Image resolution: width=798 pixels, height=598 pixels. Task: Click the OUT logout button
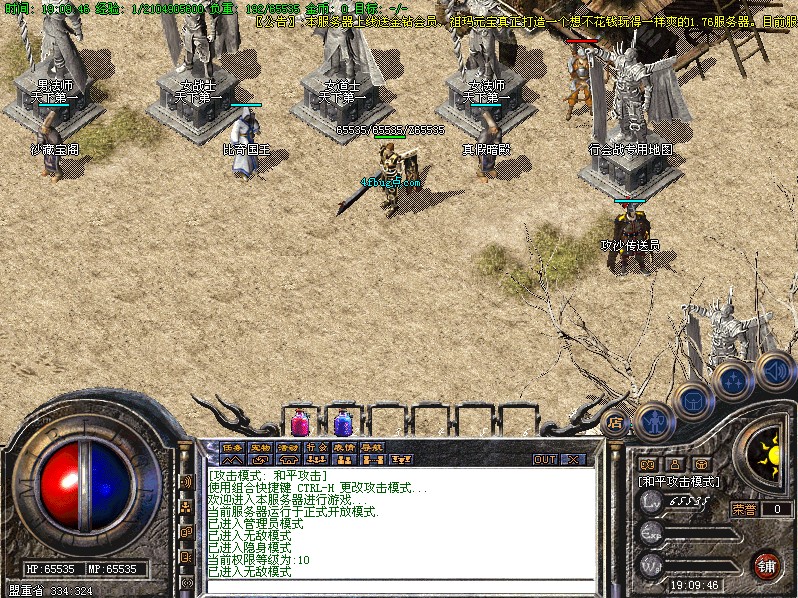tap(545, 459)
